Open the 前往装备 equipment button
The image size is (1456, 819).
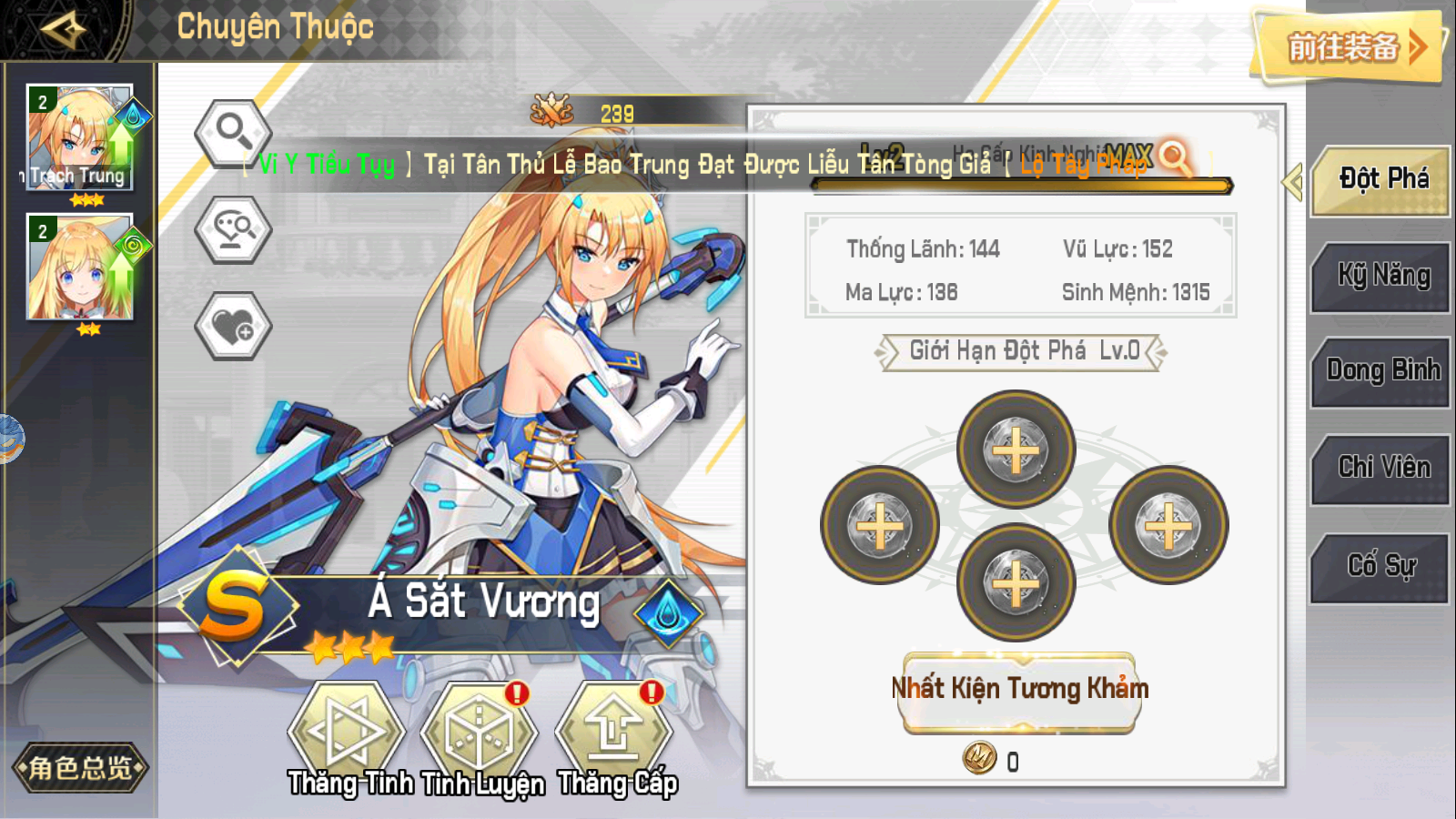[1349, 46]
